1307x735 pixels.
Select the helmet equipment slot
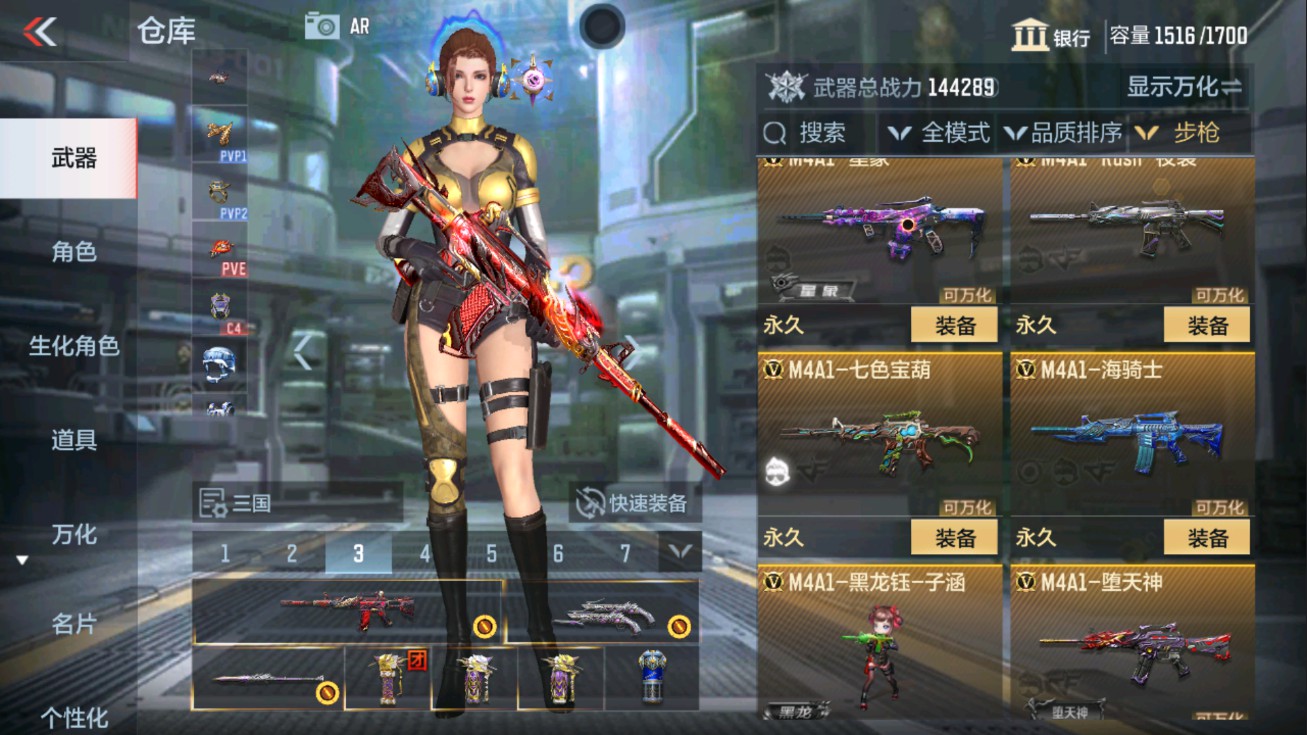pos(221,363)
